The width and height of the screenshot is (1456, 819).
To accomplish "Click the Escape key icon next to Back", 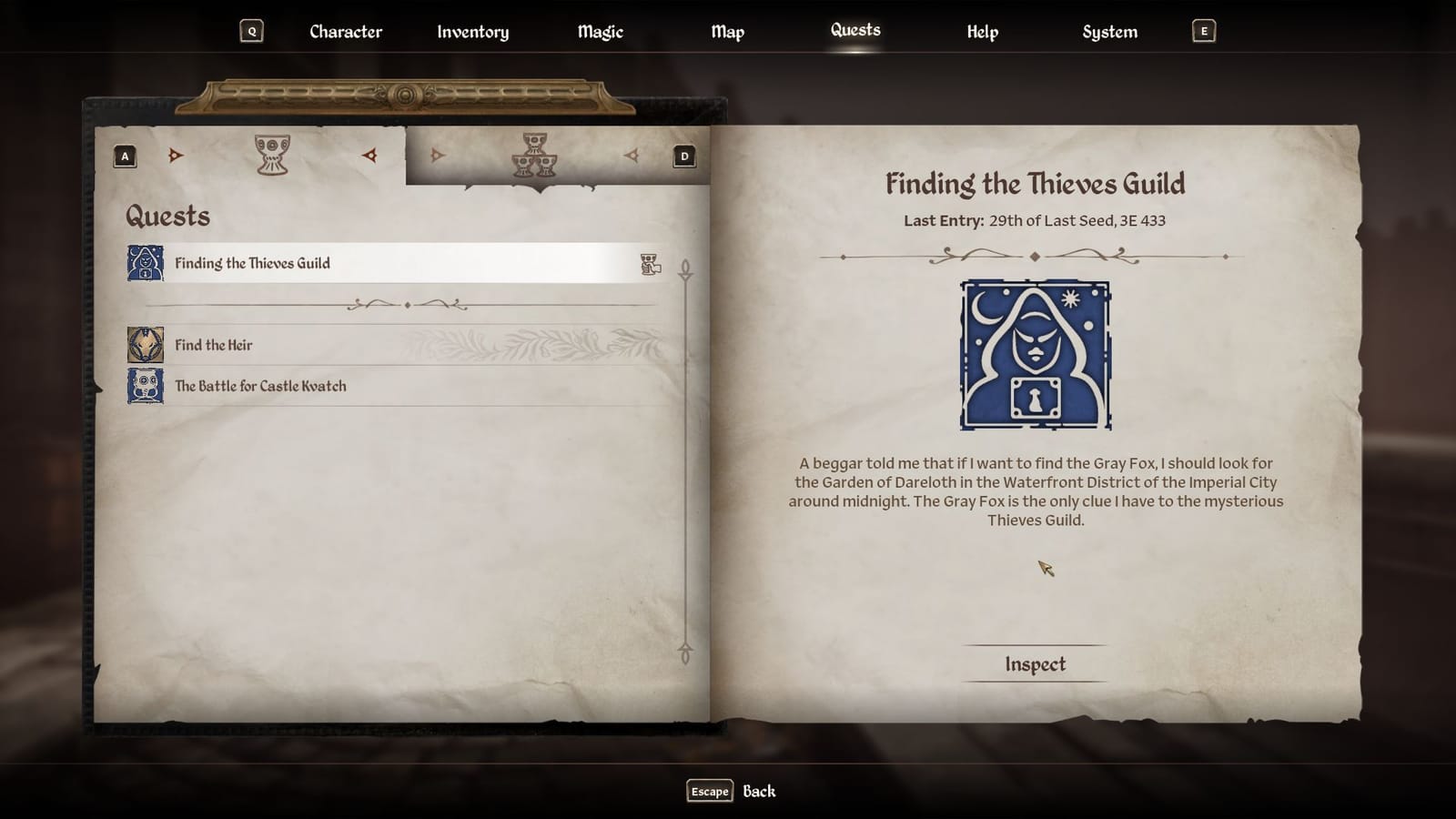I will [708, 791].
